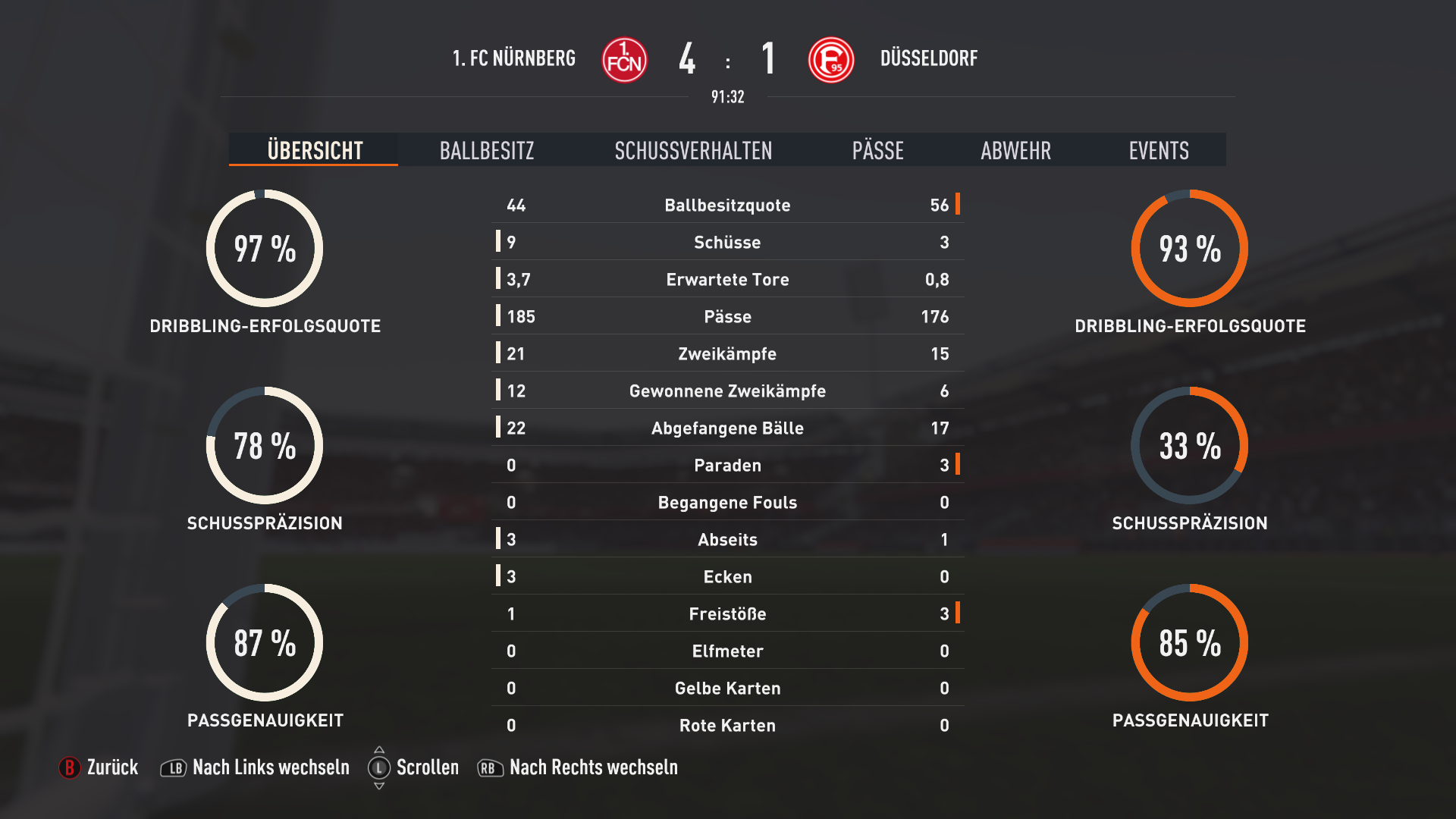
Task: Select the Übersicht tab
Action: 315,150
